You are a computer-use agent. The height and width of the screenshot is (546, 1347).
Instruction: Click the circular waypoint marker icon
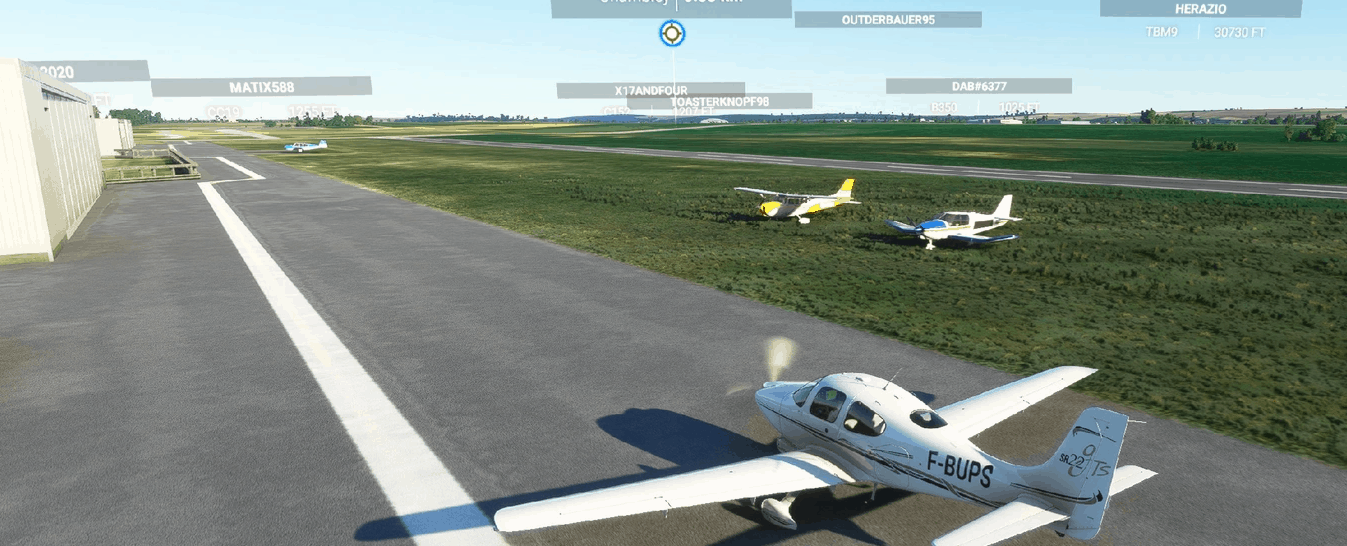[x=672, y=34]
